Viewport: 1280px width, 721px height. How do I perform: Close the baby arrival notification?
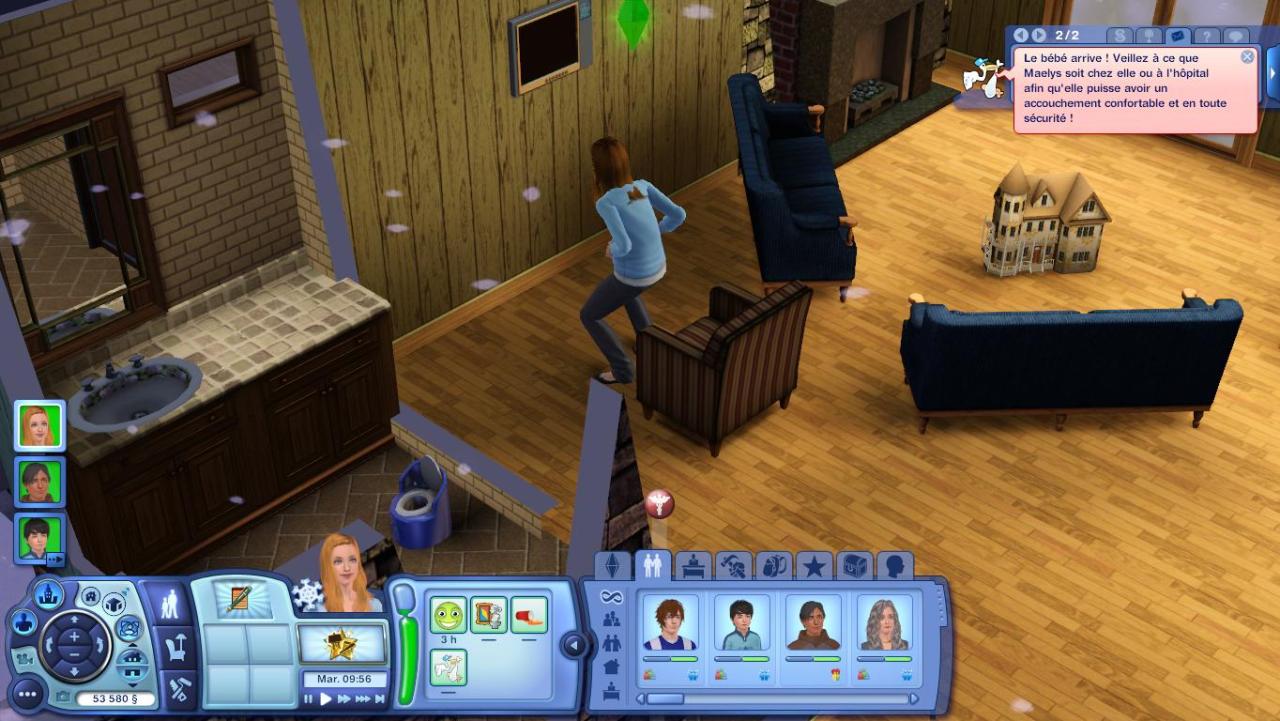coord(1247,57)
